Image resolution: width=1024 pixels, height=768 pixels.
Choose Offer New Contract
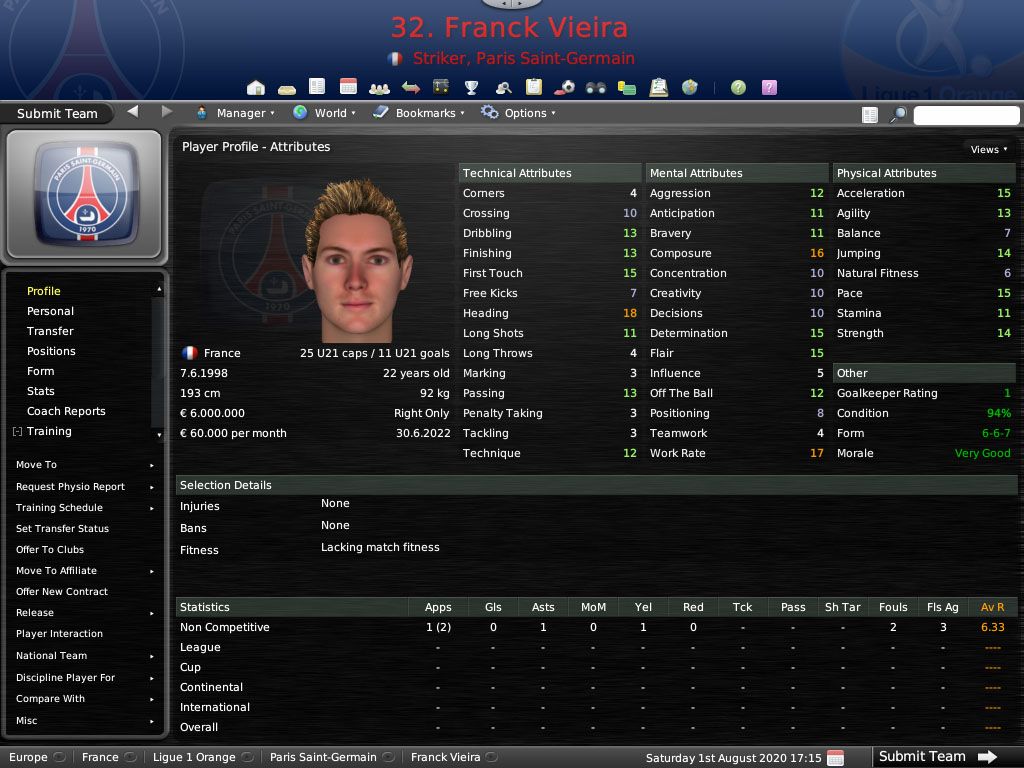pyautogui.click(x=62, y=592)
